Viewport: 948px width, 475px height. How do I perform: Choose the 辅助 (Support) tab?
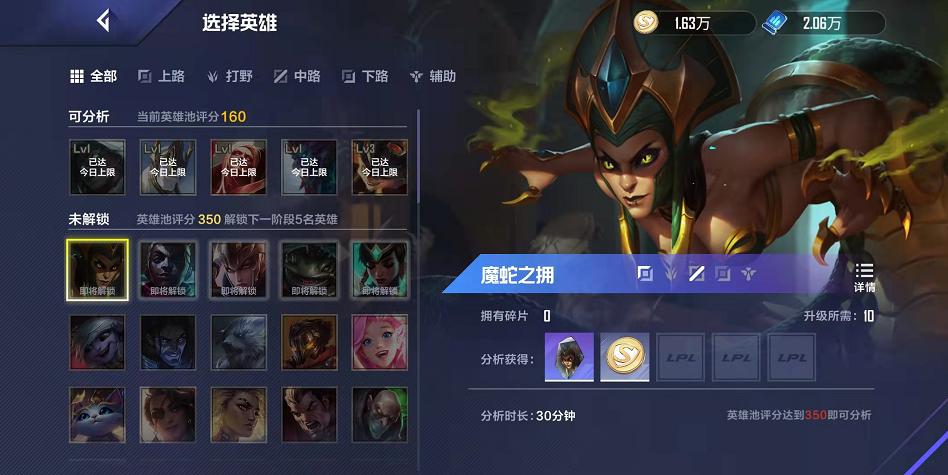[x=433, y=76]
